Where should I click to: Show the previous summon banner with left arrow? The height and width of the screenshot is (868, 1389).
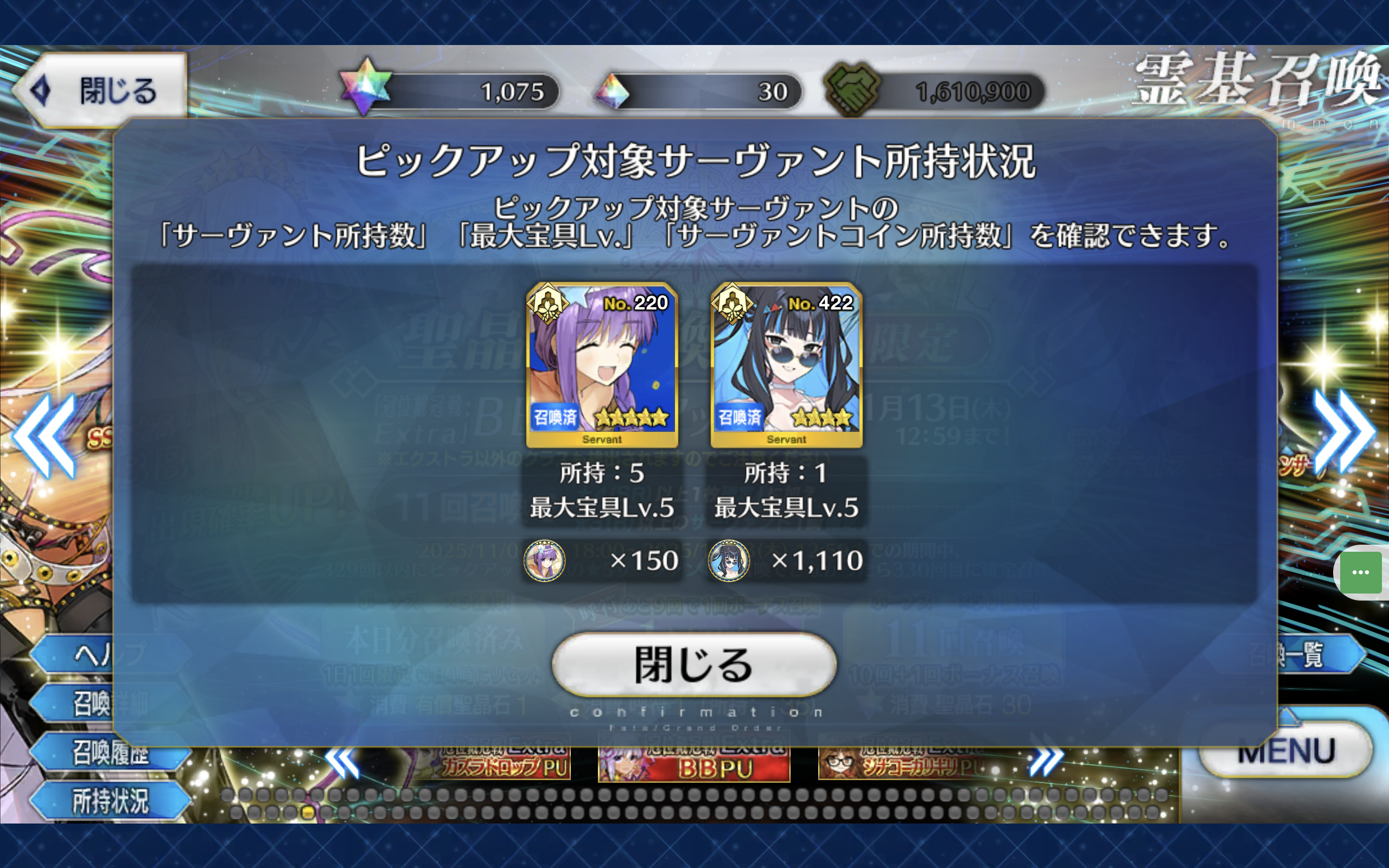click(x=45, y=436)
